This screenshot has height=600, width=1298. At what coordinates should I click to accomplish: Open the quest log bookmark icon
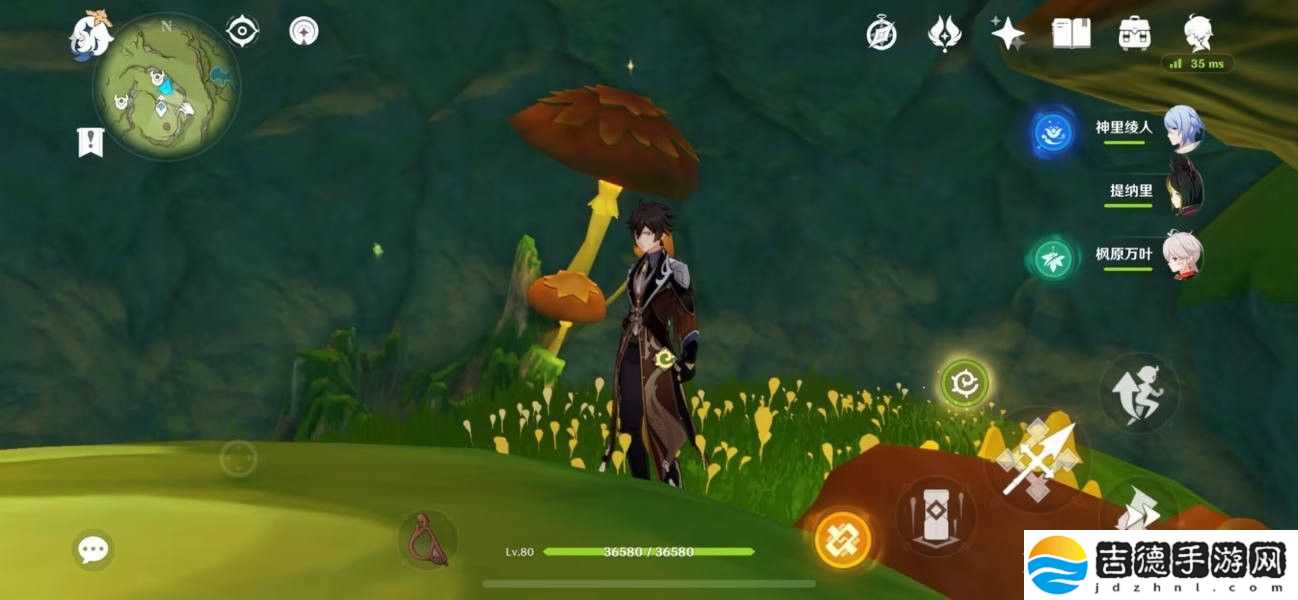click(91, 142)
